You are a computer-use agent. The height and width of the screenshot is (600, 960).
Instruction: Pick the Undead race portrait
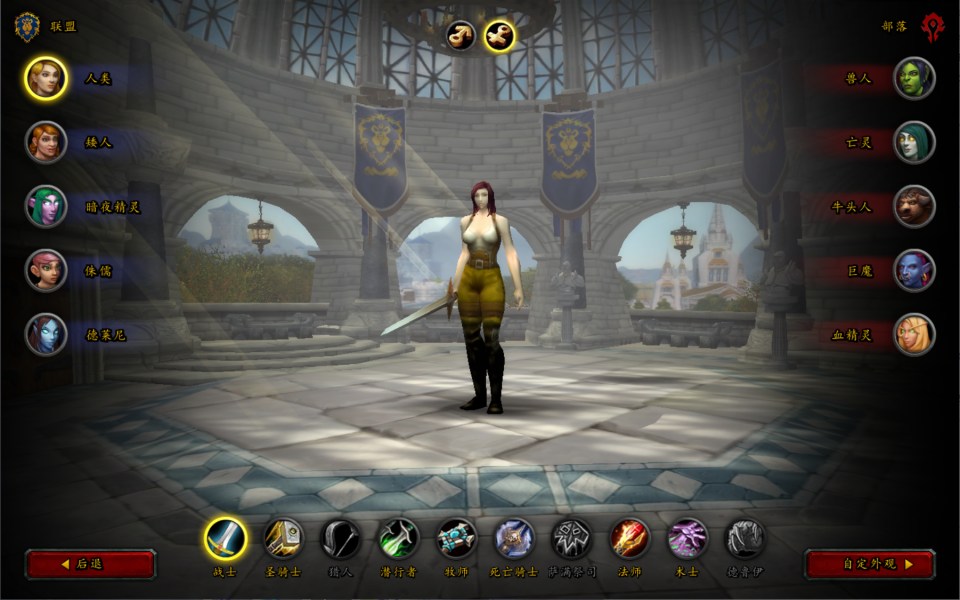pos(914,142)
